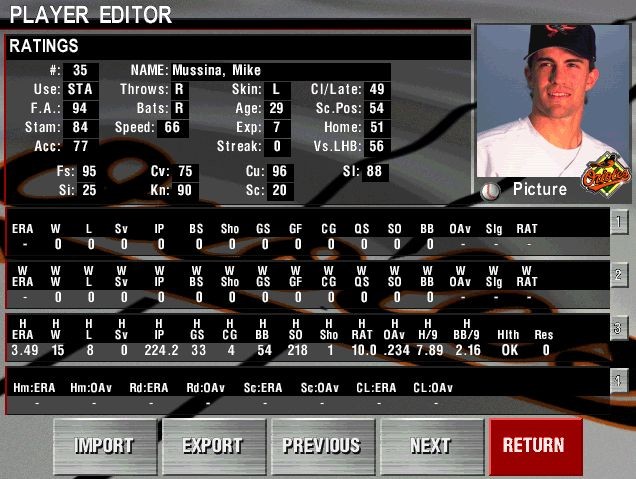Go to the PREVIOUS player
This screenshot has height=479, width=636.
321,446
